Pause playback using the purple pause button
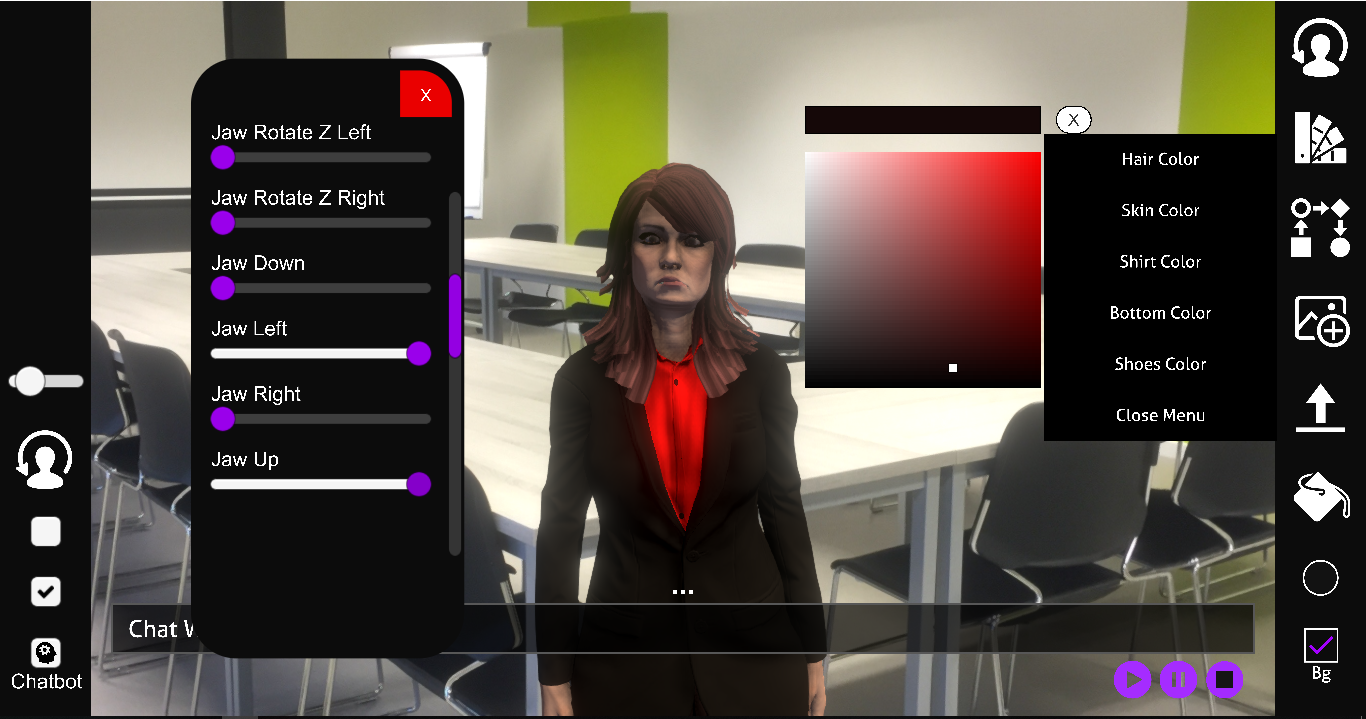Viewport: 1366px width, 719px height. 1178,680
